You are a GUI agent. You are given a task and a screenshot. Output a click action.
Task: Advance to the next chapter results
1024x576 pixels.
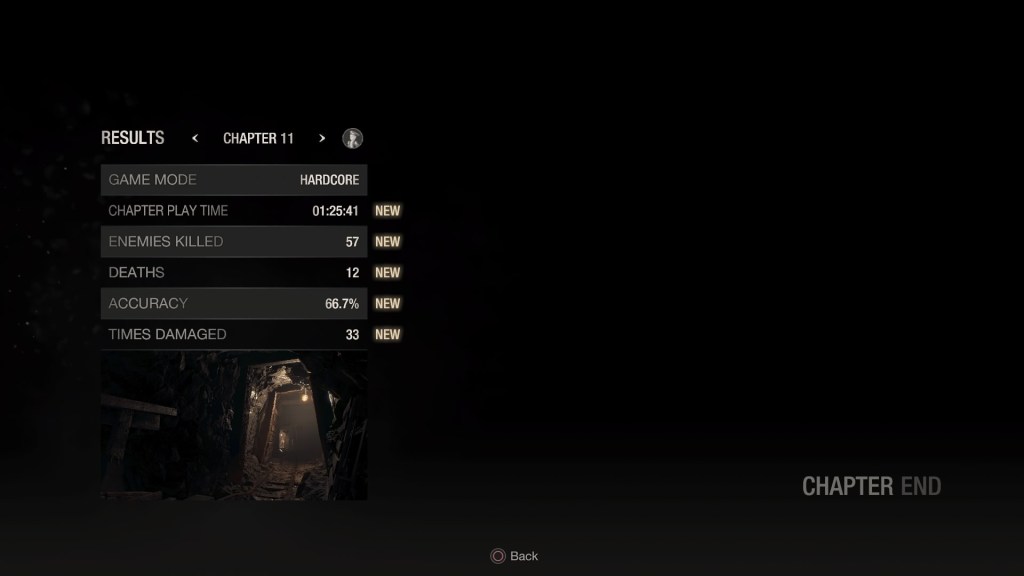pyautogui.click(x=322, y=138)
